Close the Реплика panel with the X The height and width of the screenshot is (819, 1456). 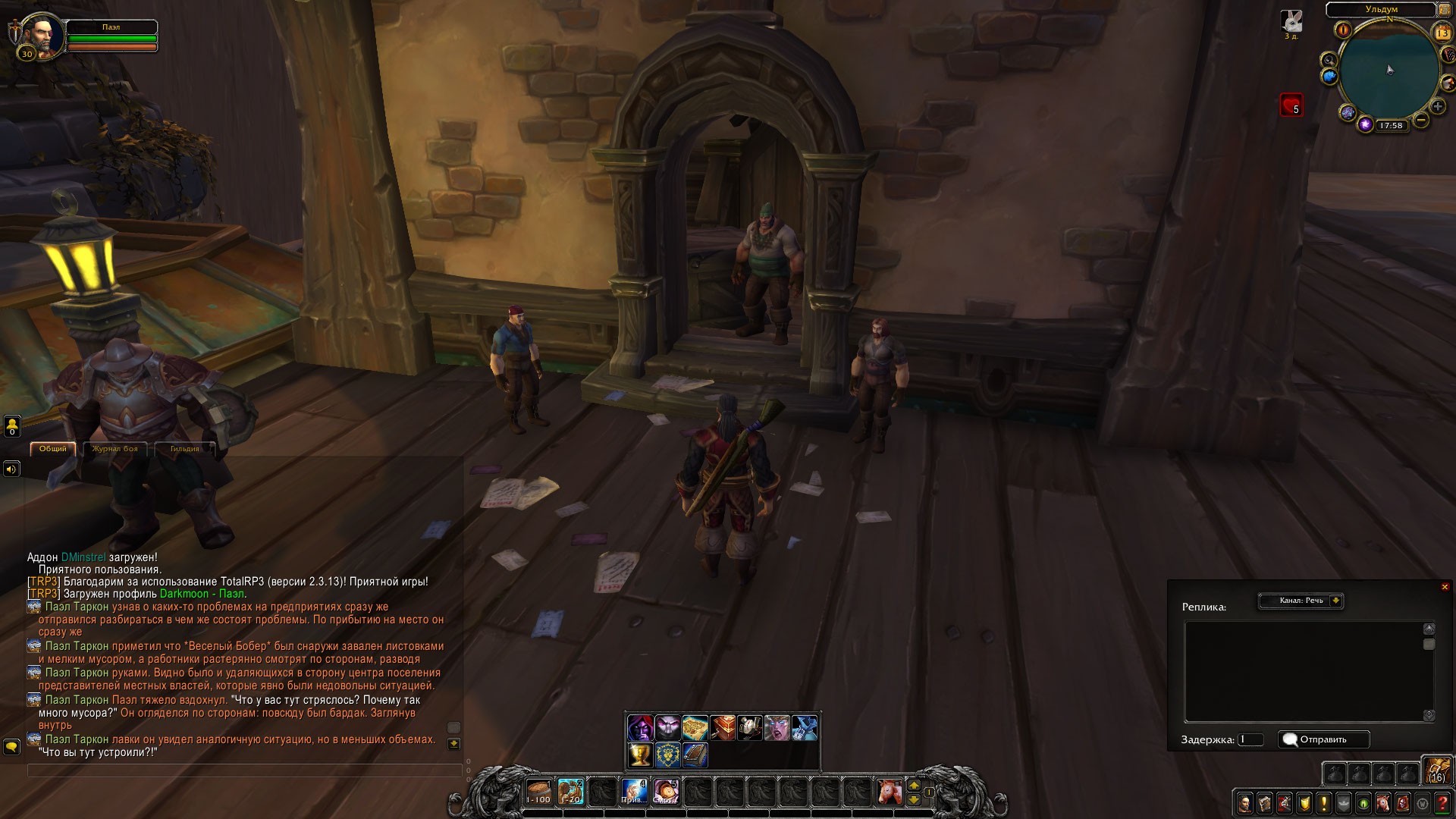coord(1445,587)
